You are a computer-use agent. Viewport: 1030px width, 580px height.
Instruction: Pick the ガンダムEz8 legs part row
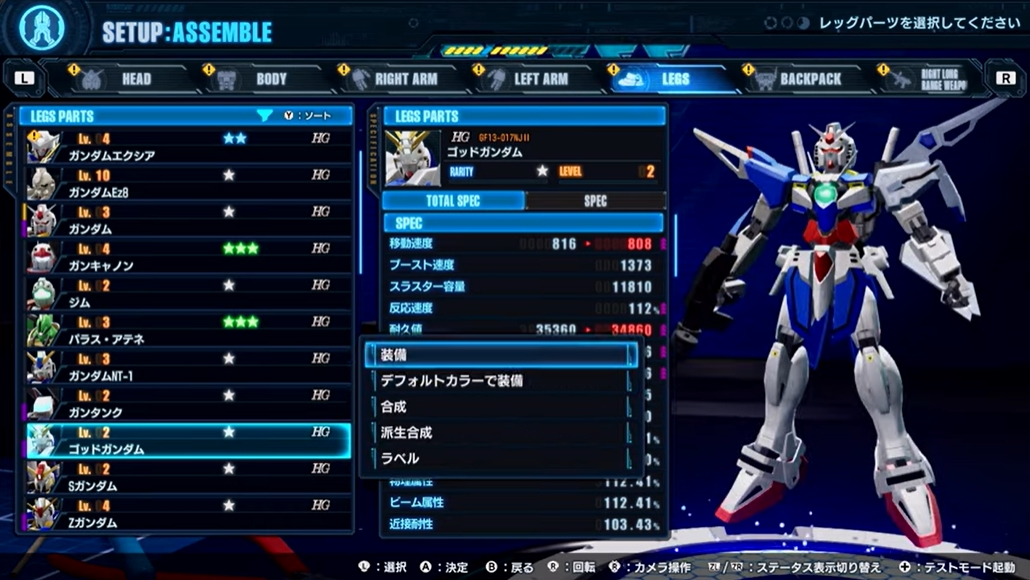pos(188,183)
